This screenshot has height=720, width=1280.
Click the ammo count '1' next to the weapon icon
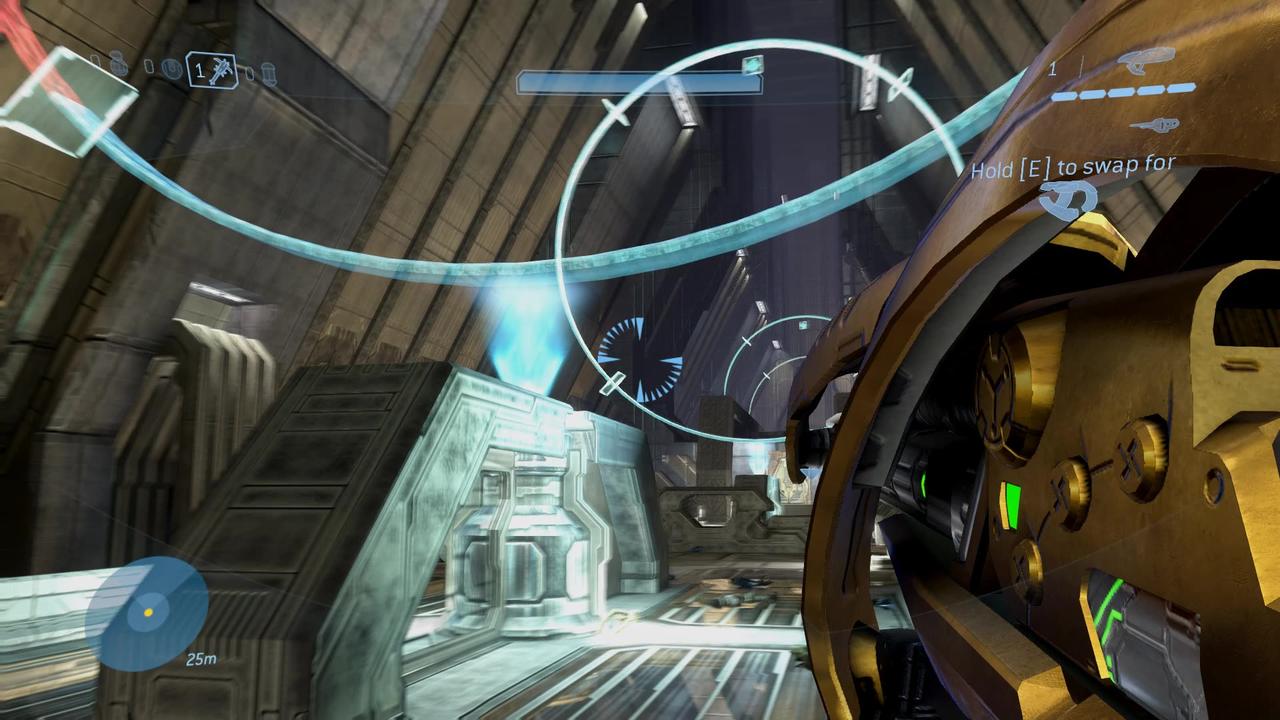[1051, 68]
